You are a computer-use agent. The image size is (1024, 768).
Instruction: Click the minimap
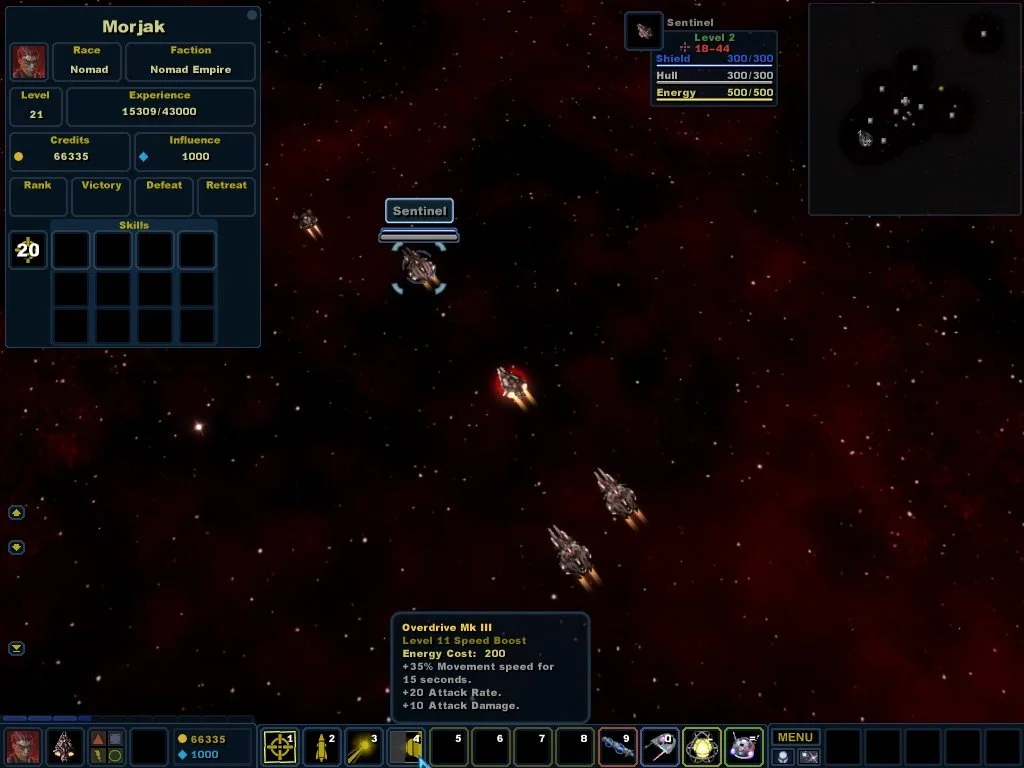pyautogui.click(x=914, y=108)
